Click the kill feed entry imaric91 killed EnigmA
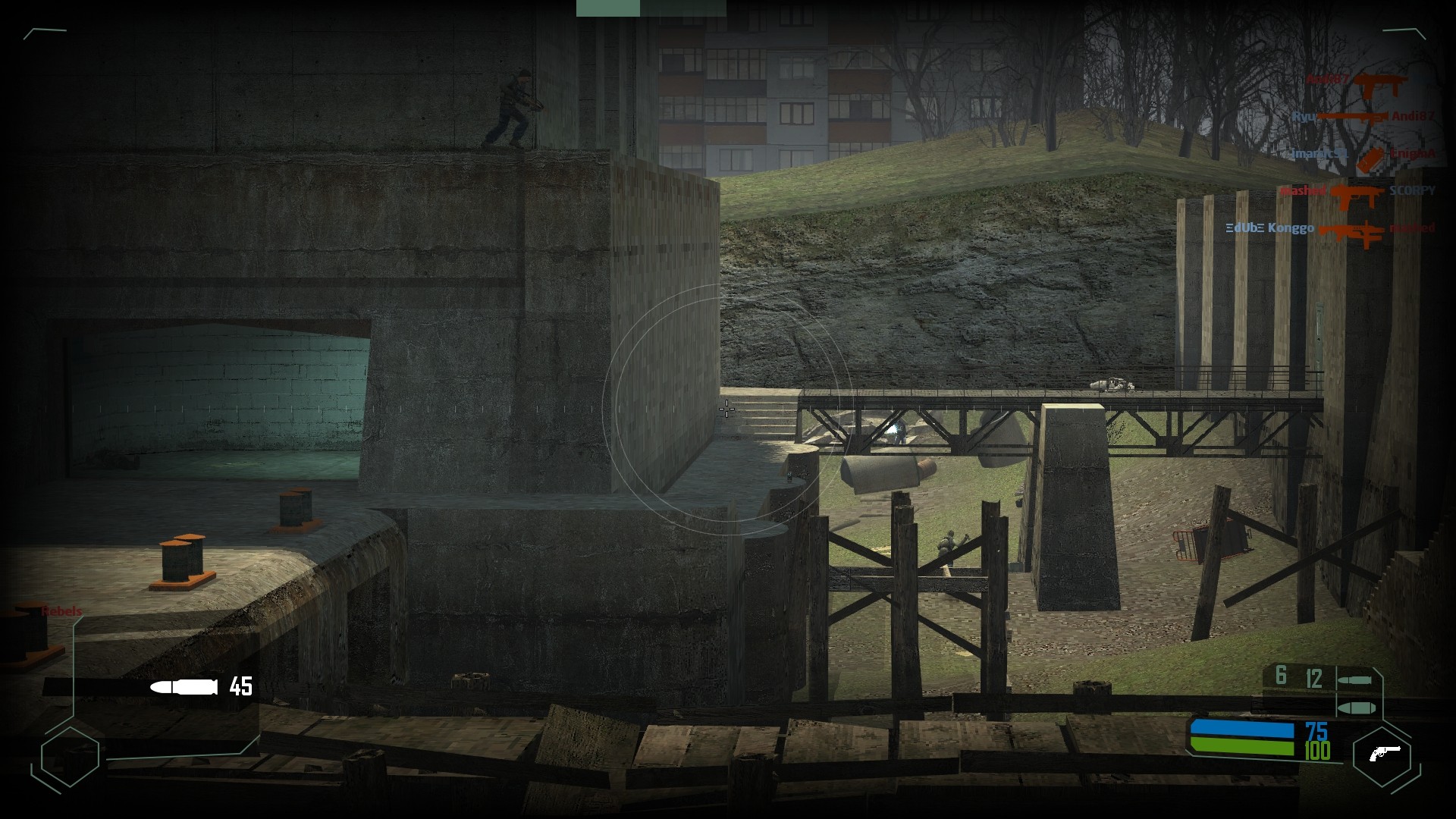Viewport: 1456px width, 819px height. click(x=1365, y=154)
